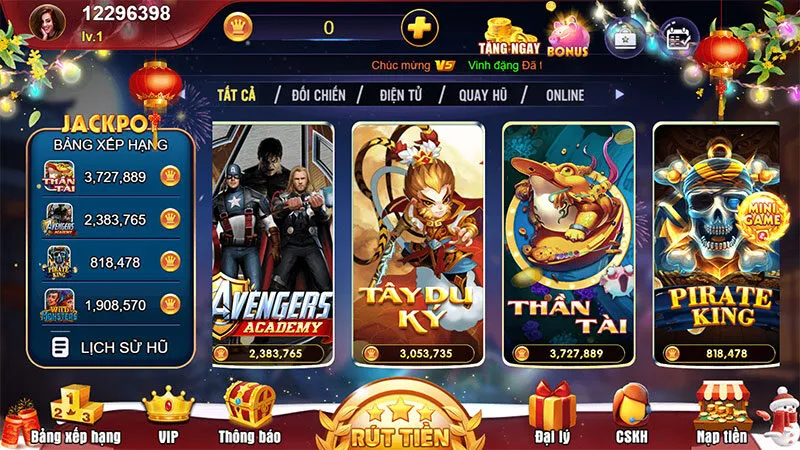Claim the piggy Bonus reward
Image resolution: width=800 pixels, height=450 pixels.
tap(567, 34)
